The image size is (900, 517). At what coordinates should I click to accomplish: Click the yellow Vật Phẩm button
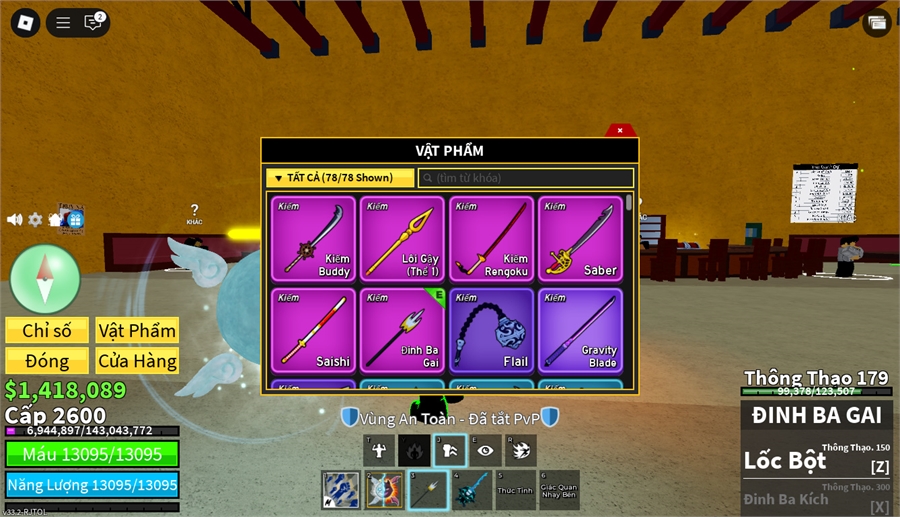pyautogui.click(x=137, y=331)
